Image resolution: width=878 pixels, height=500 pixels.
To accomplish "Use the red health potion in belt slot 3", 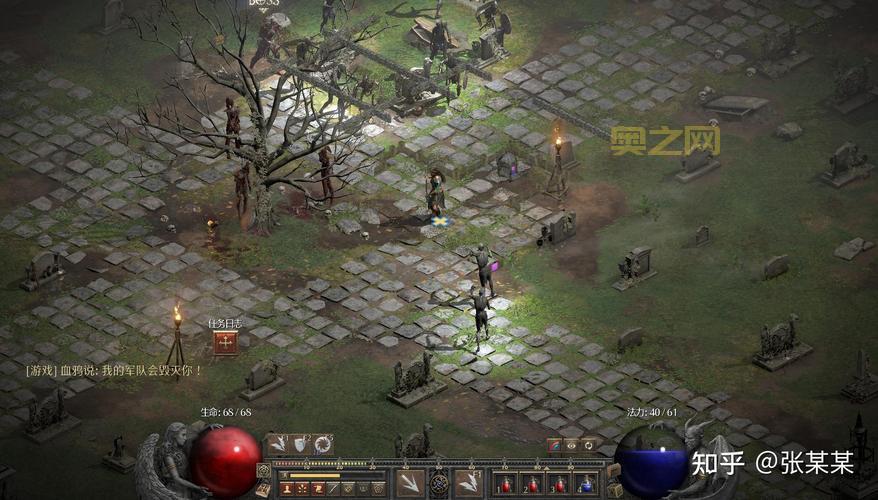I will tap(559, 484).
